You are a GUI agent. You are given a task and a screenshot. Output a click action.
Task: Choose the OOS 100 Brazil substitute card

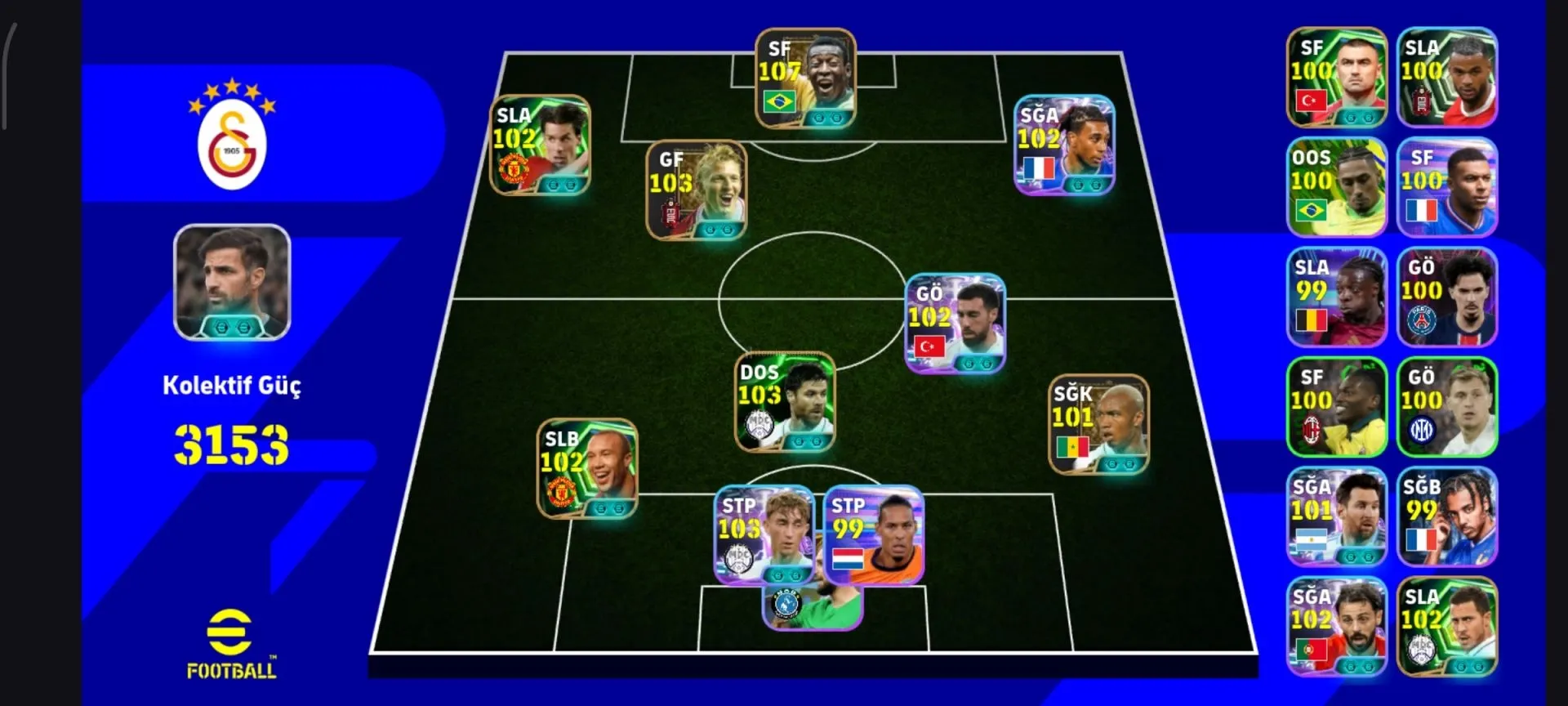point(1337,187)
